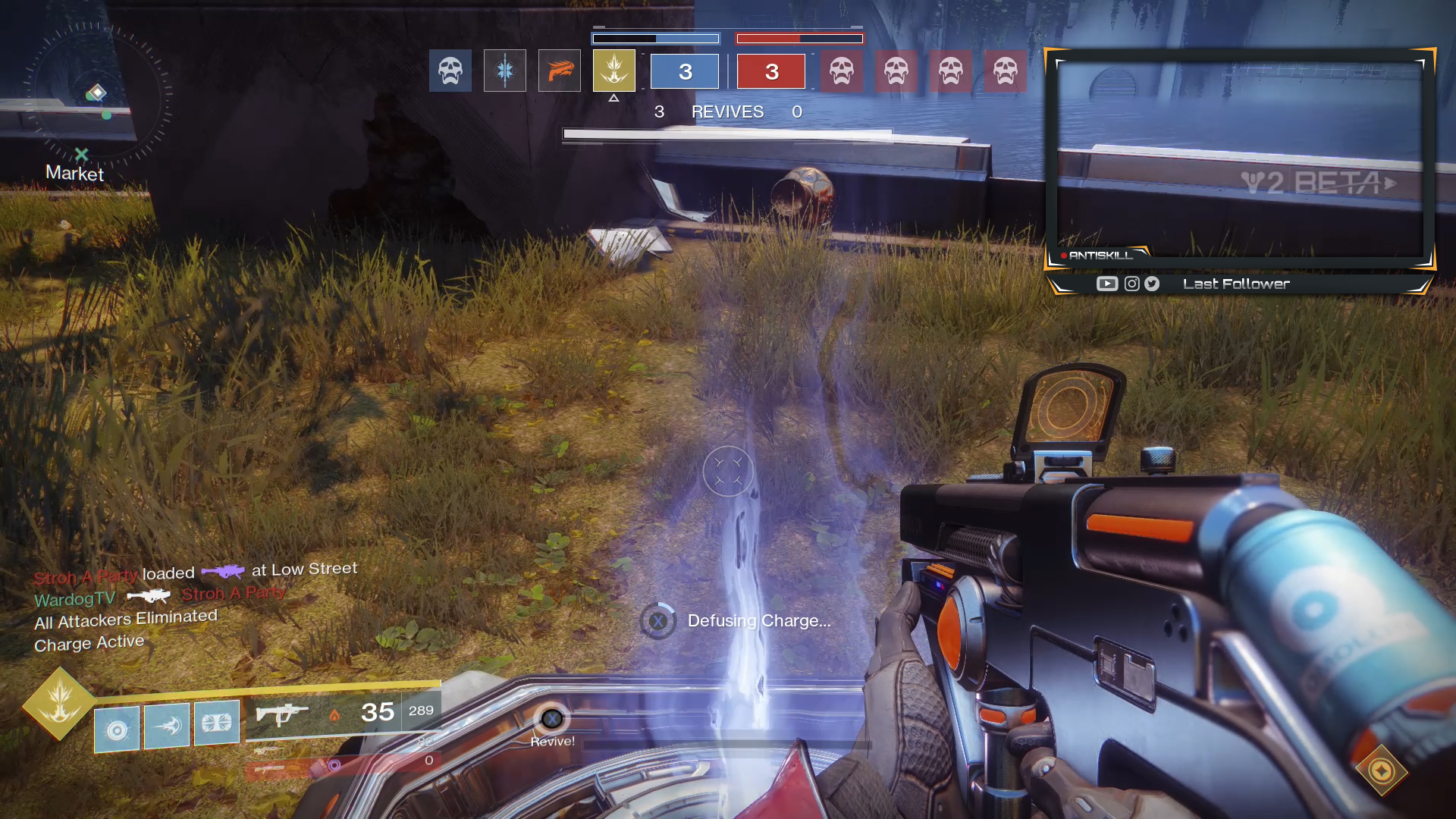
Task: Click the gold super ability diamond
Action: 59,703
